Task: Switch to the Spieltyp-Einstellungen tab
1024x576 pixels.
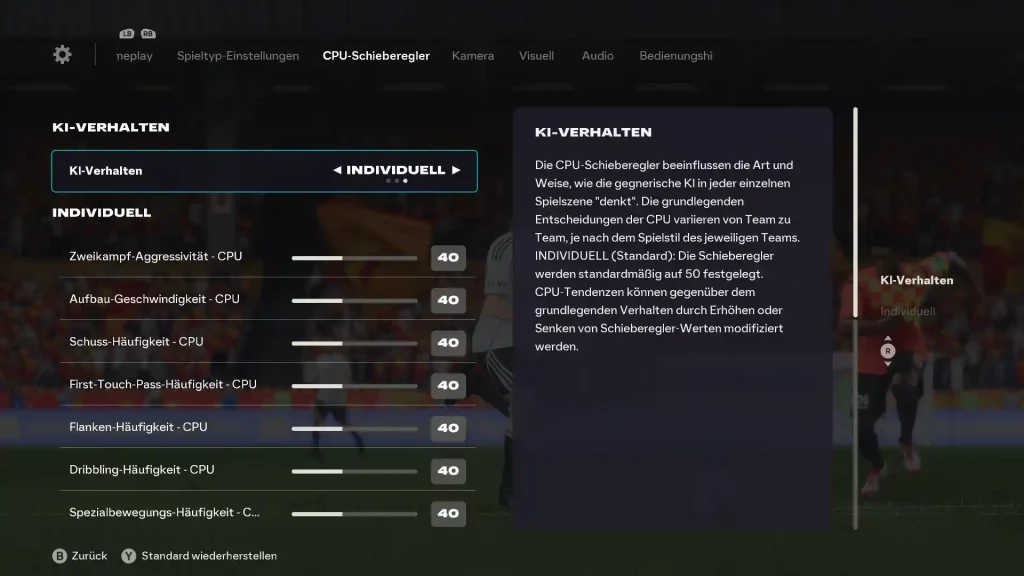Action: tap(238, 56)
